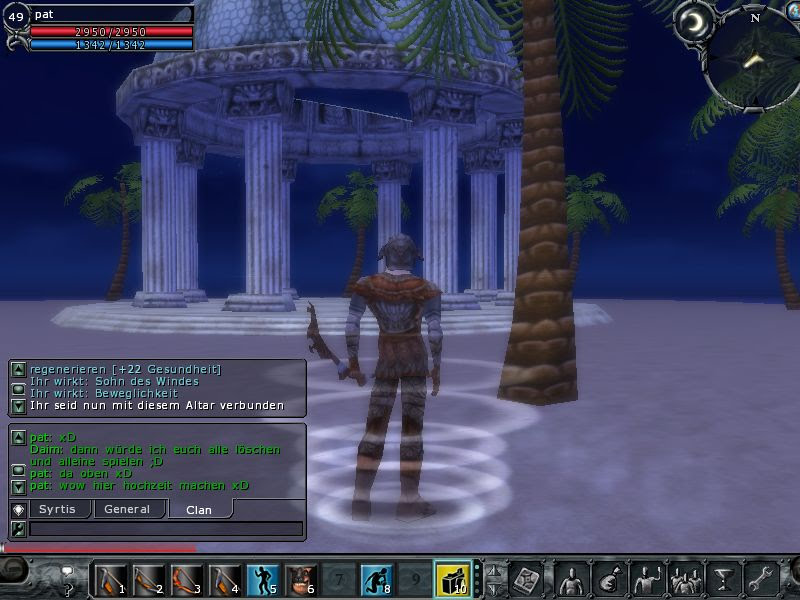Screen dimensions: 800x600
Task: Cast the blue running-figure spell in slot 5
Action: [x=261, y=578]
